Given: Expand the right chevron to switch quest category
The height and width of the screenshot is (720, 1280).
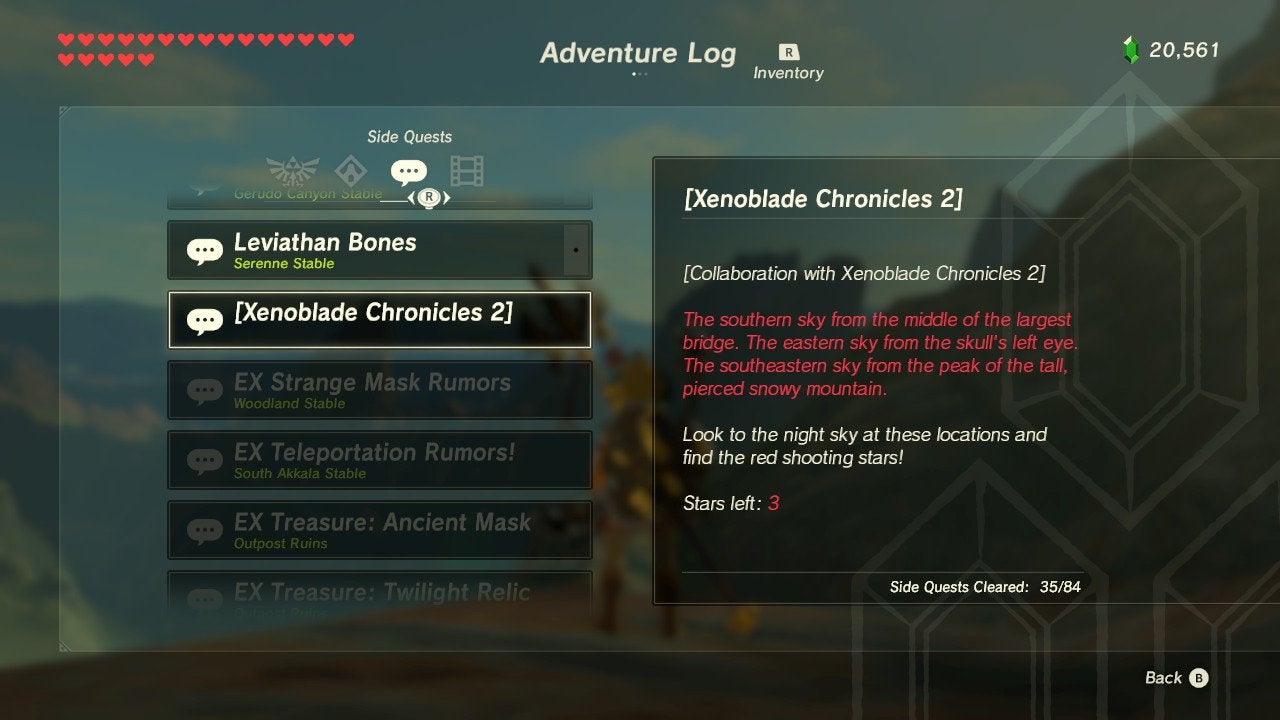Looking at the screenshot, I should [x=448, y=198].
